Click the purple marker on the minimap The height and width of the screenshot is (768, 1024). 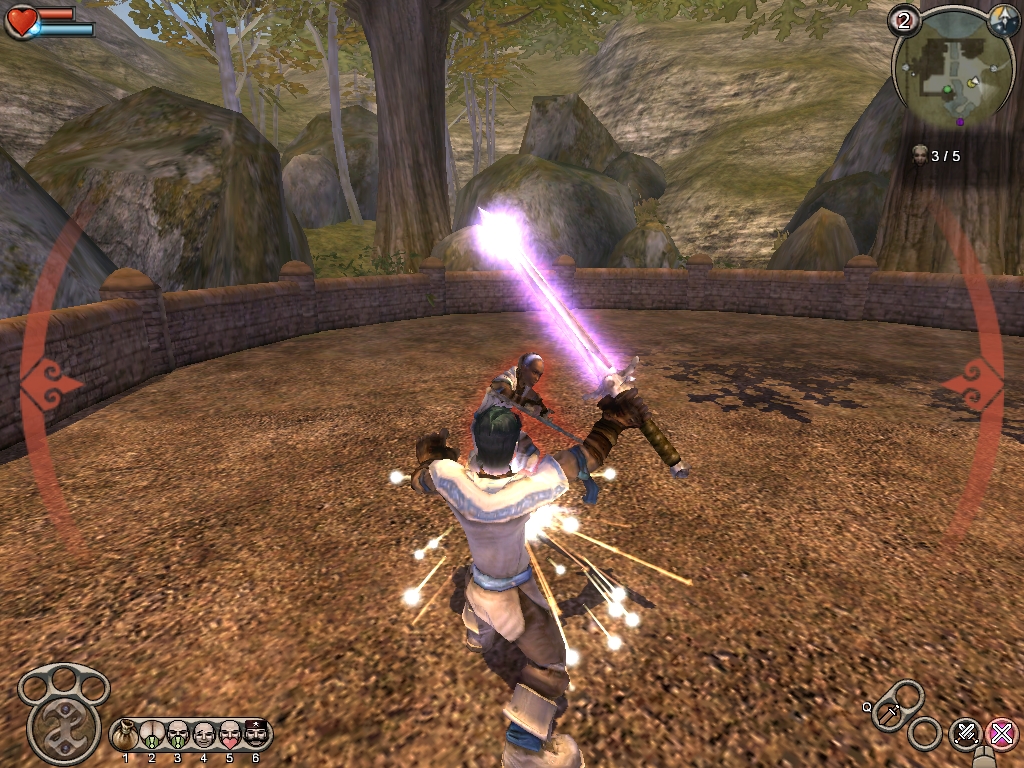(960, 122)
